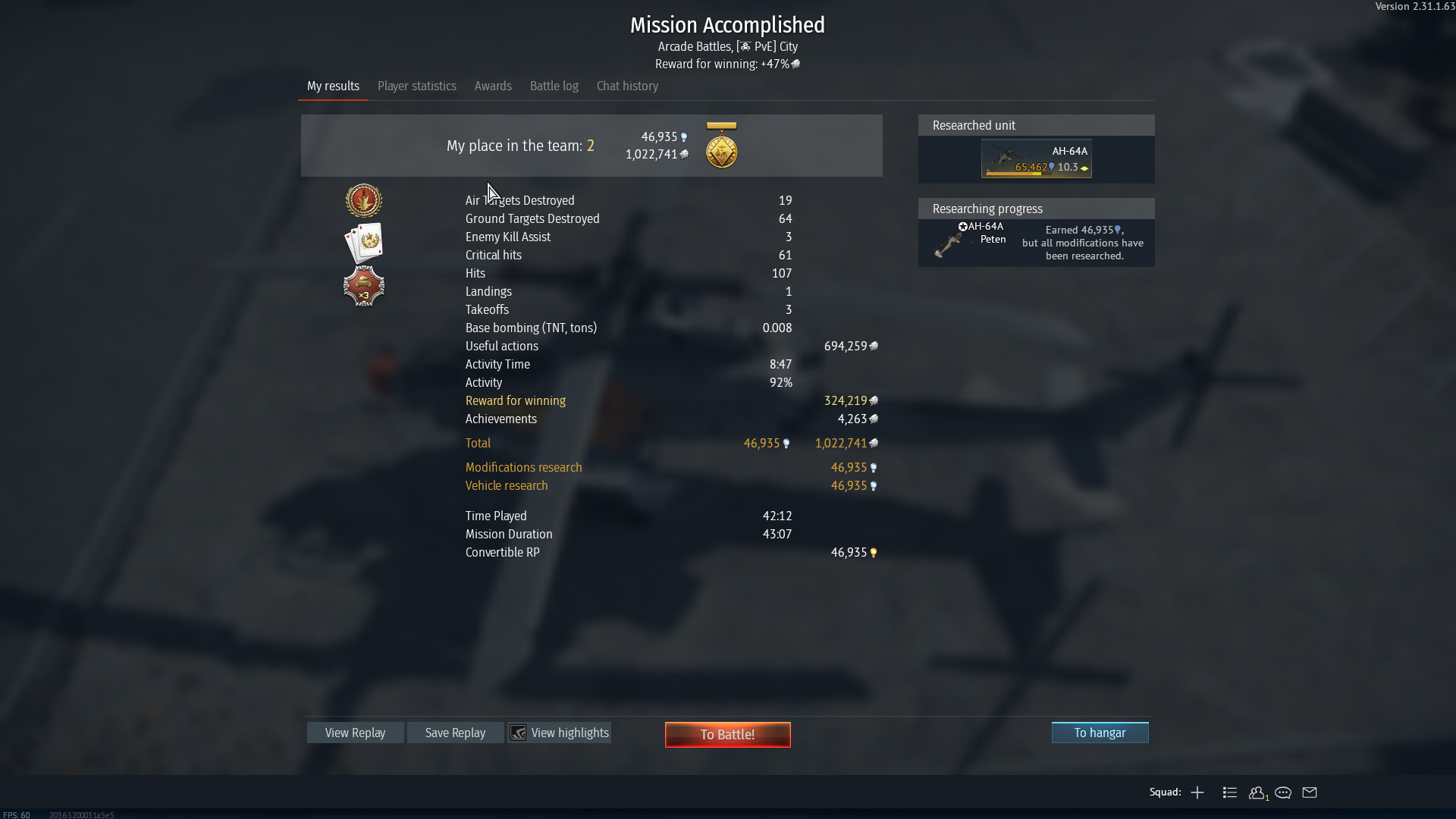1456x819 pixels.
Task: Open View Replay
Action: [354, 733]
